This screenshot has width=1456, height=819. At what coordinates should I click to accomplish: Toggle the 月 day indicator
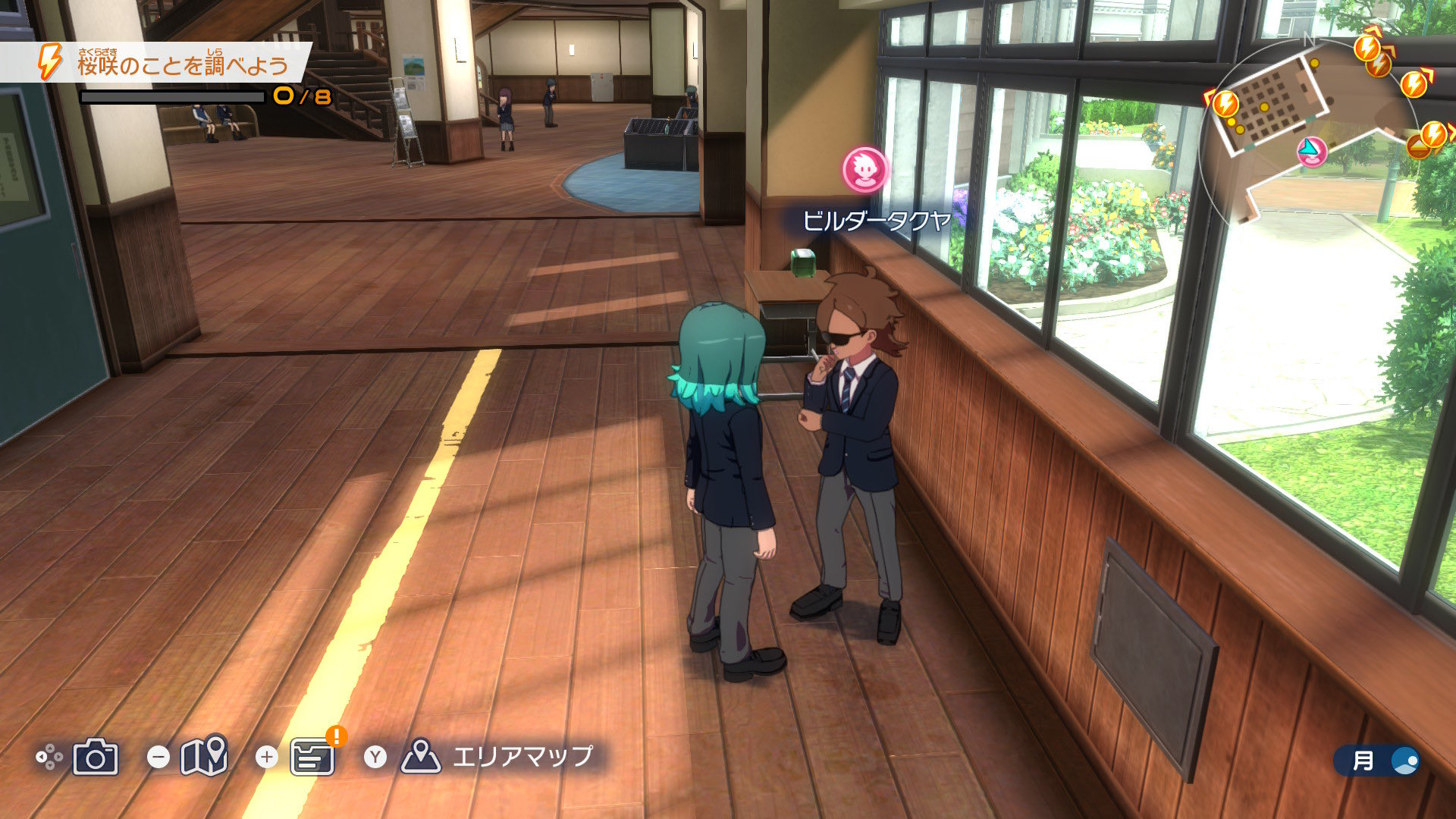(x=1376, y=761)
